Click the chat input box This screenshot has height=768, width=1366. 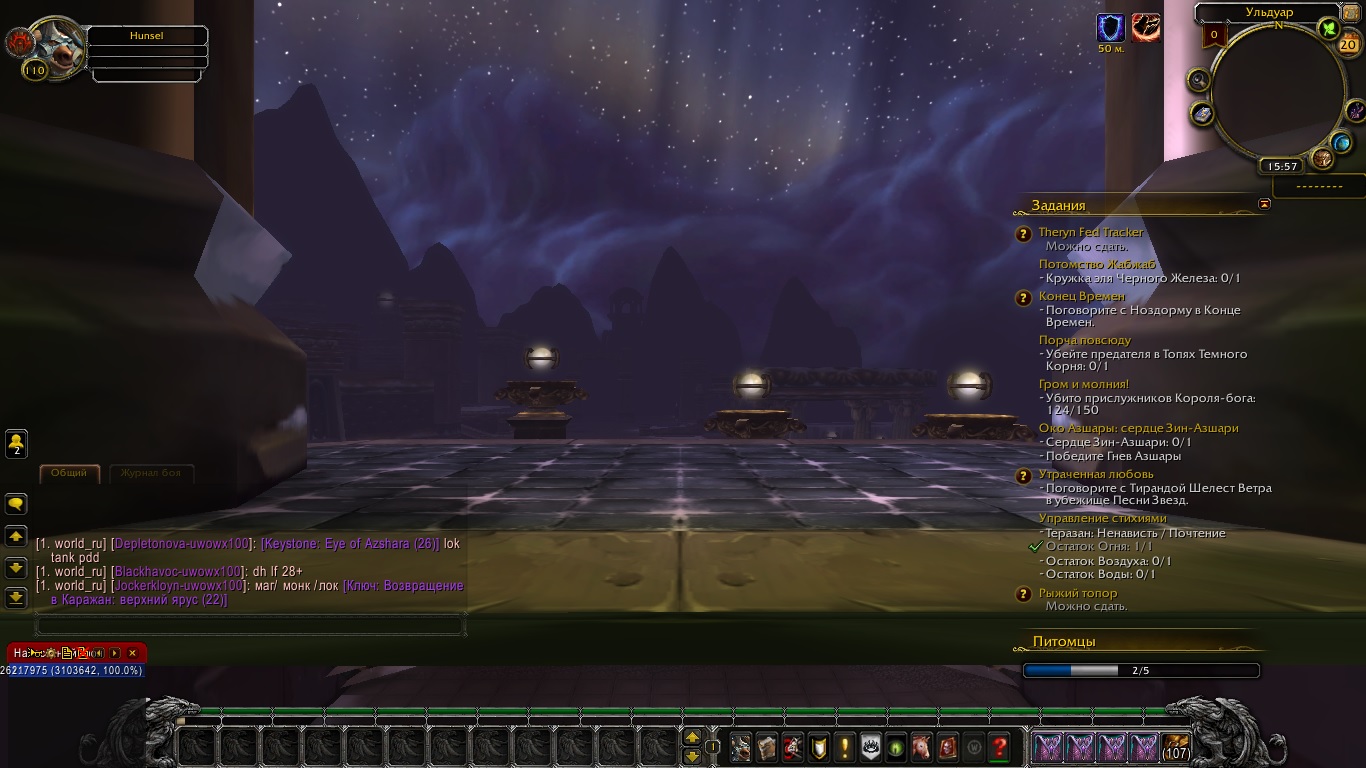coord(250,626)
